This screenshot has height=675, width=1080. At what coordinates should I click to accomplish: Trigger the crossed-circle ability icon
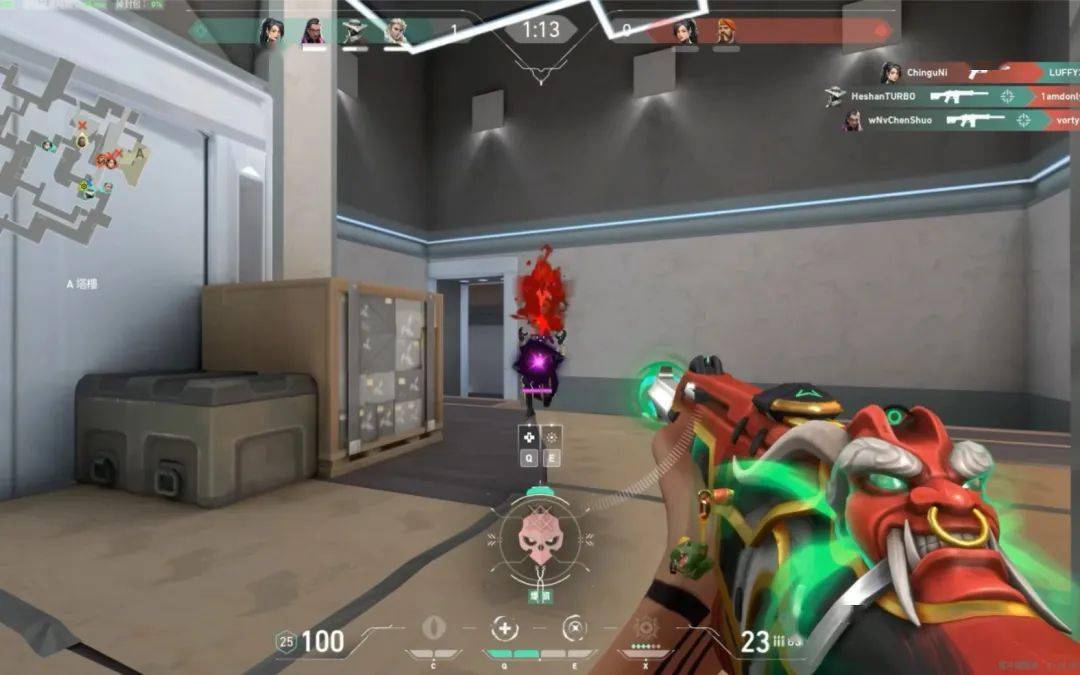[x=574, y=628]
